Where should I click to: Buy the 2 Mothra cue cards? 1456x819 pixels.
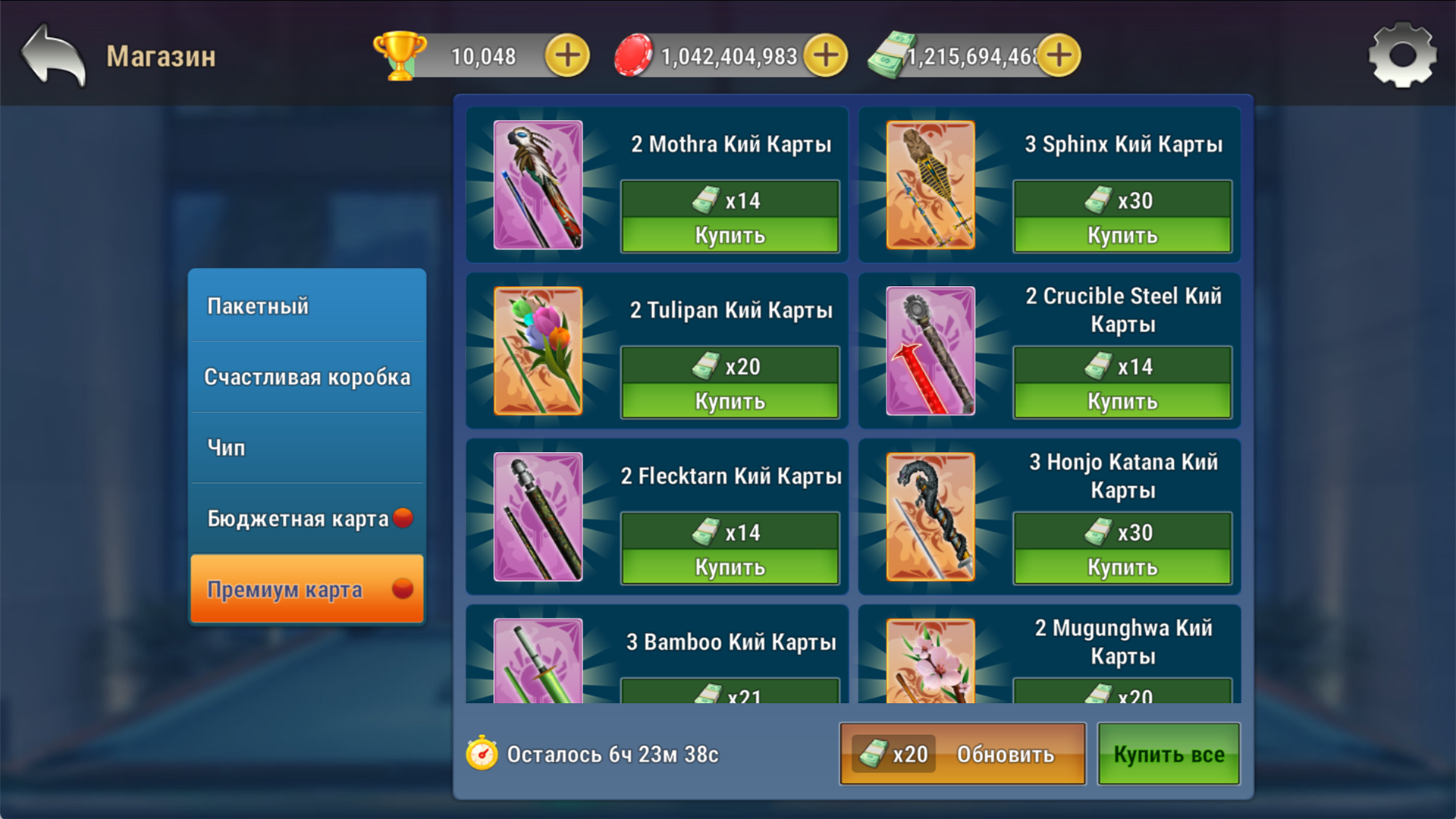click(730, 234)
